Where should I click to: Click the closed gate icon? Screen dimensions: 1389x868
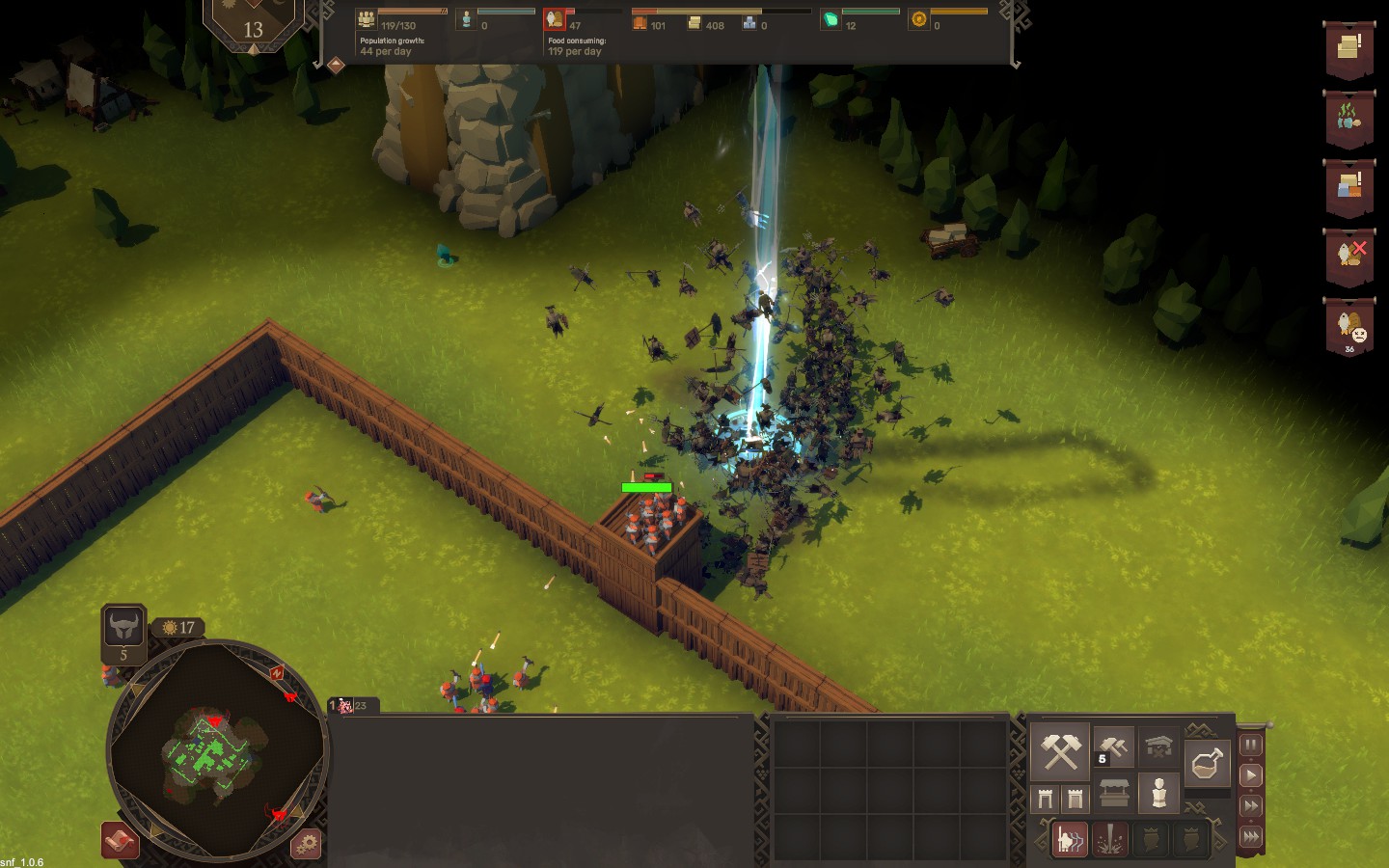[1075, 798]
